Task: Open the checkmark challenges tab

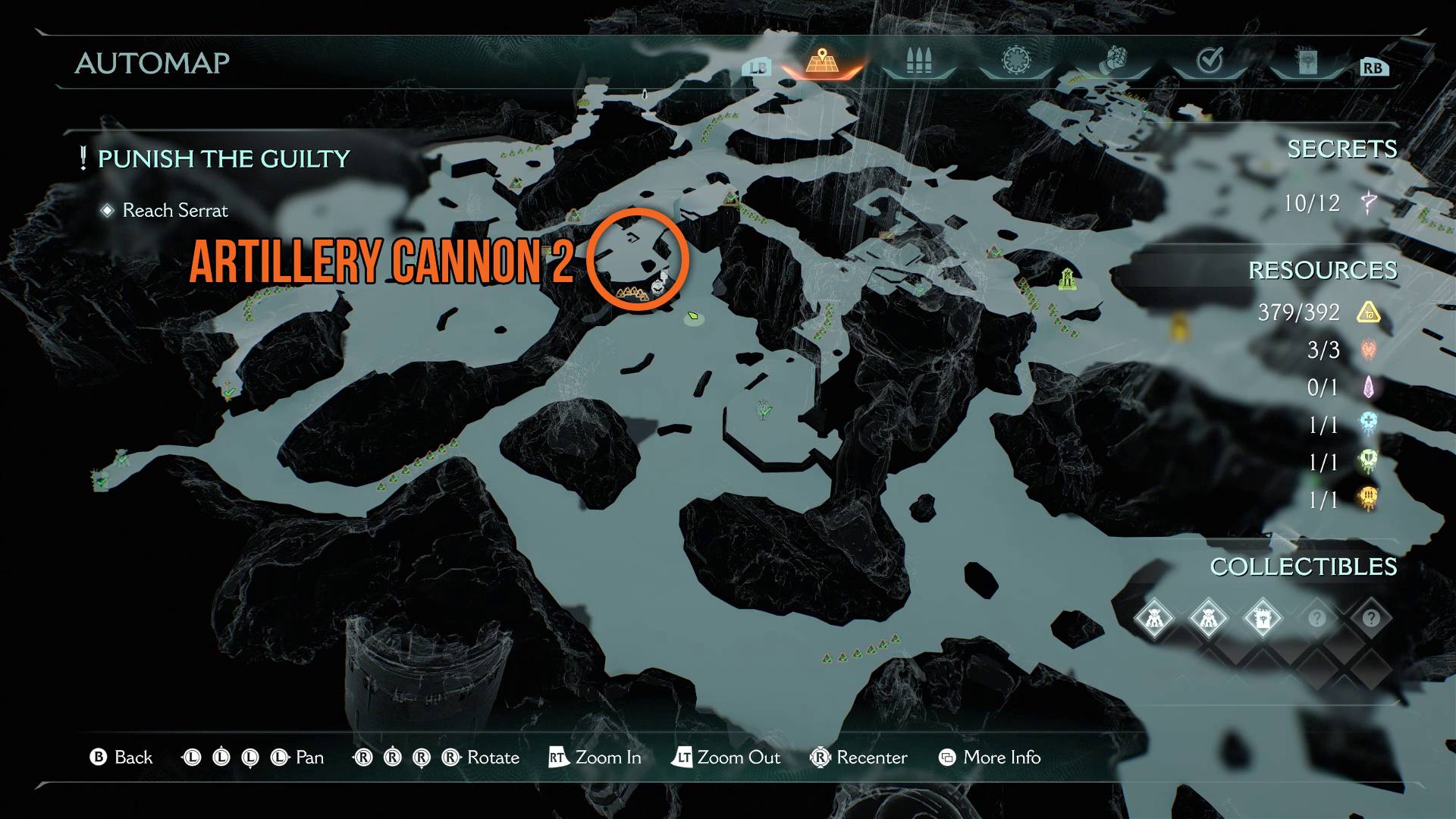Action: 1209,61
